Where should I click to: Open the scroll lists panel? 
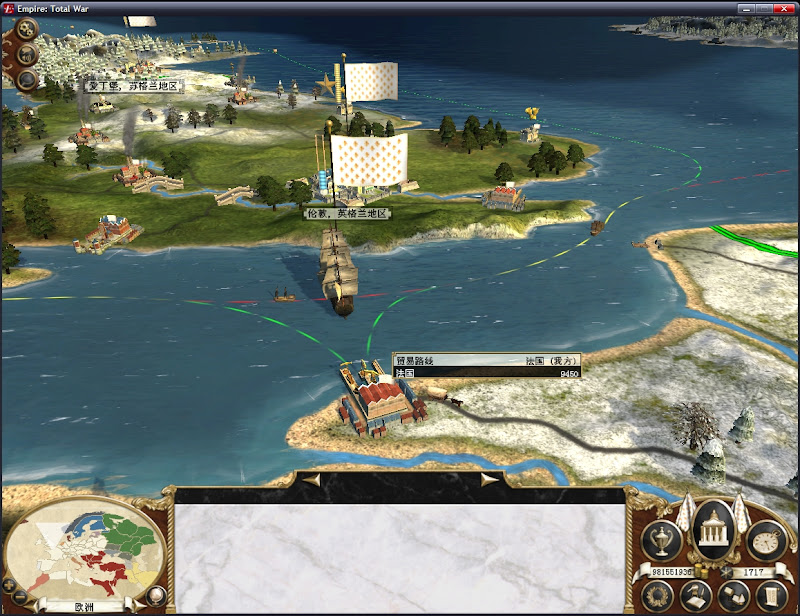click(x=769, y=597)
